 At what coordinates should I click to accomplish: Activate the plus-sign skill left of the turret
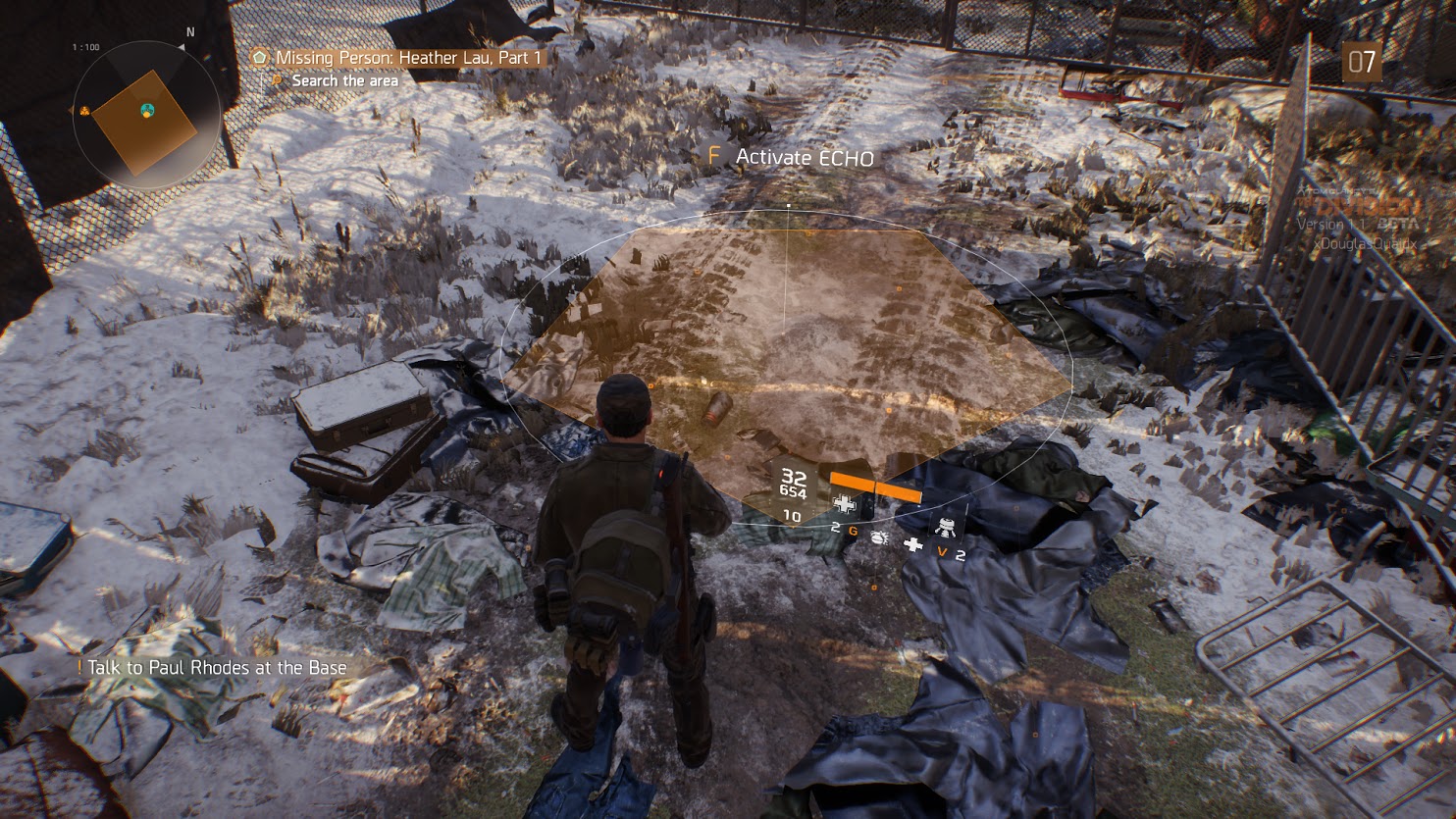[x=913, y=545]
